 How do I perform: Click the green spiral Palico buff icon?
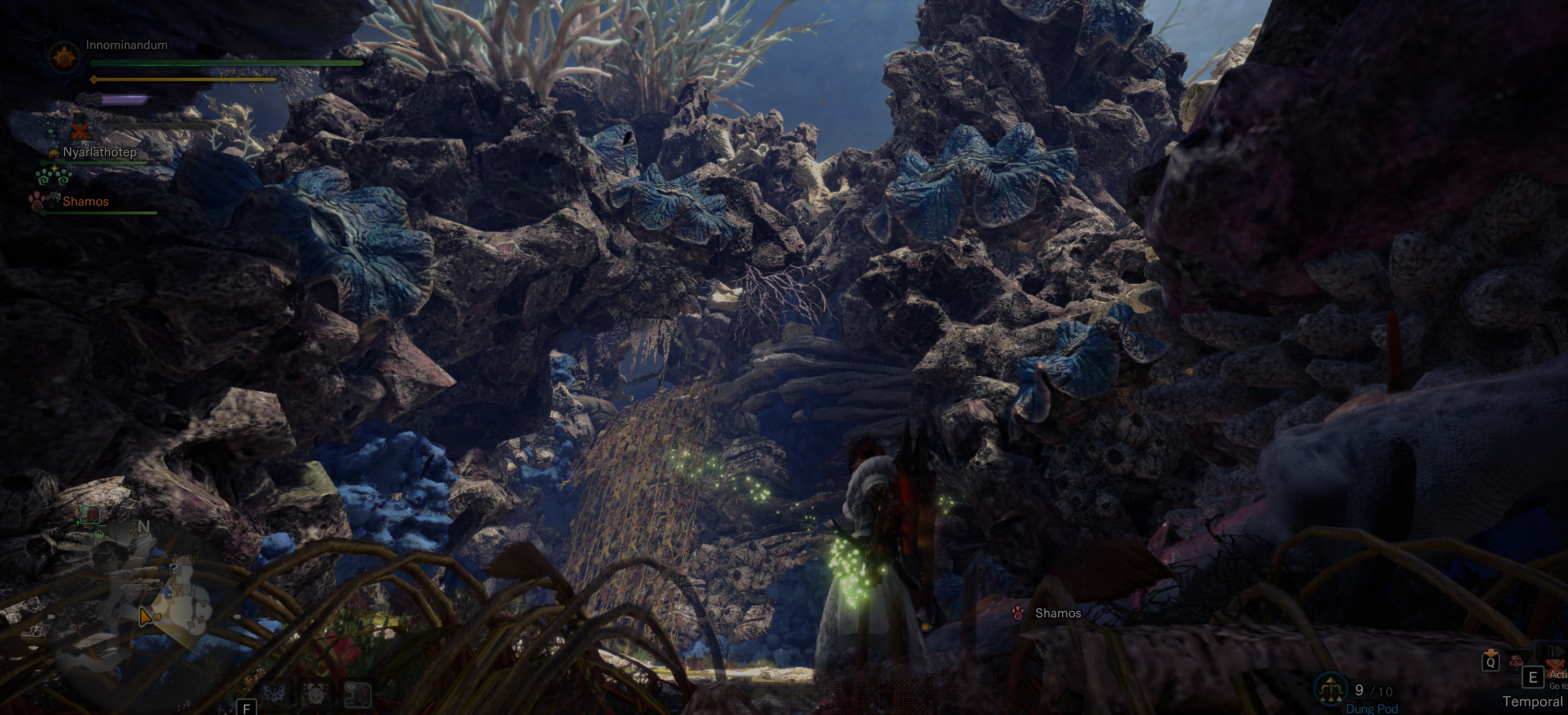coord(54,176)
